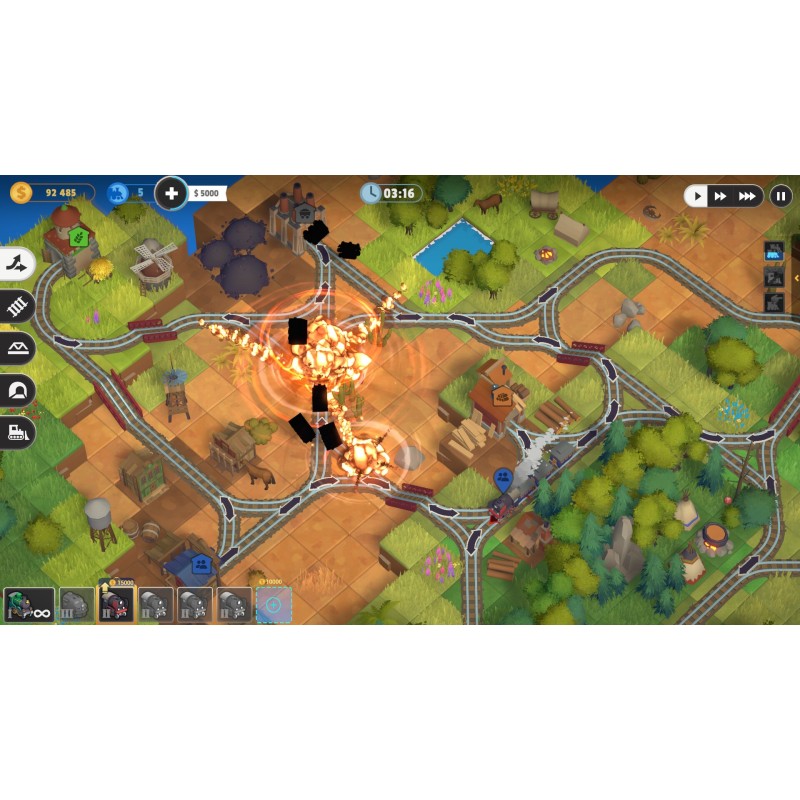Switch to triple fast-forward speed

point(747,196)
